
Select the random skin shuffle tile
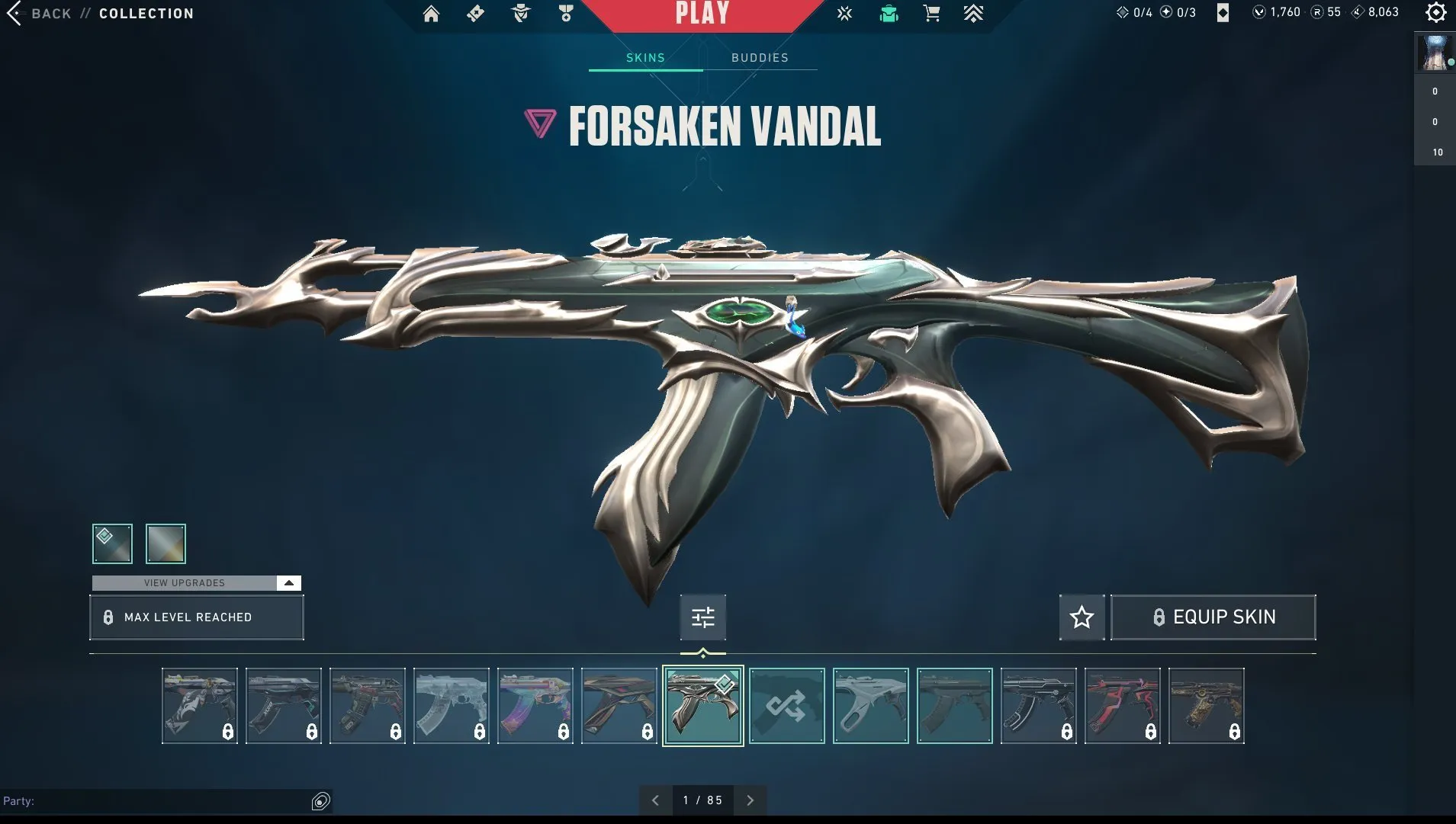click(x=786, y=705)
